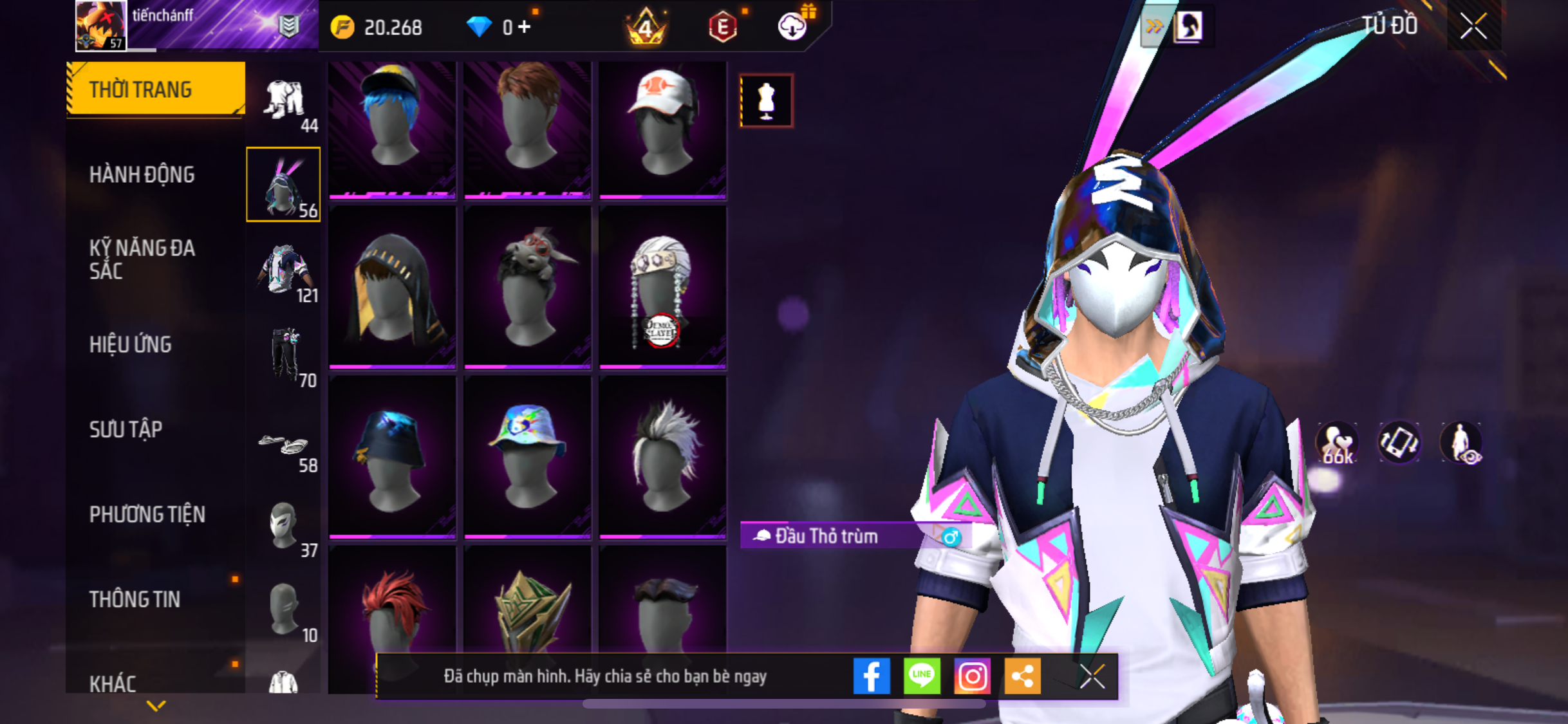Choose the blue hair with black cap
The width and height of the screenshot is (1568, 724).
coord(392,127)
